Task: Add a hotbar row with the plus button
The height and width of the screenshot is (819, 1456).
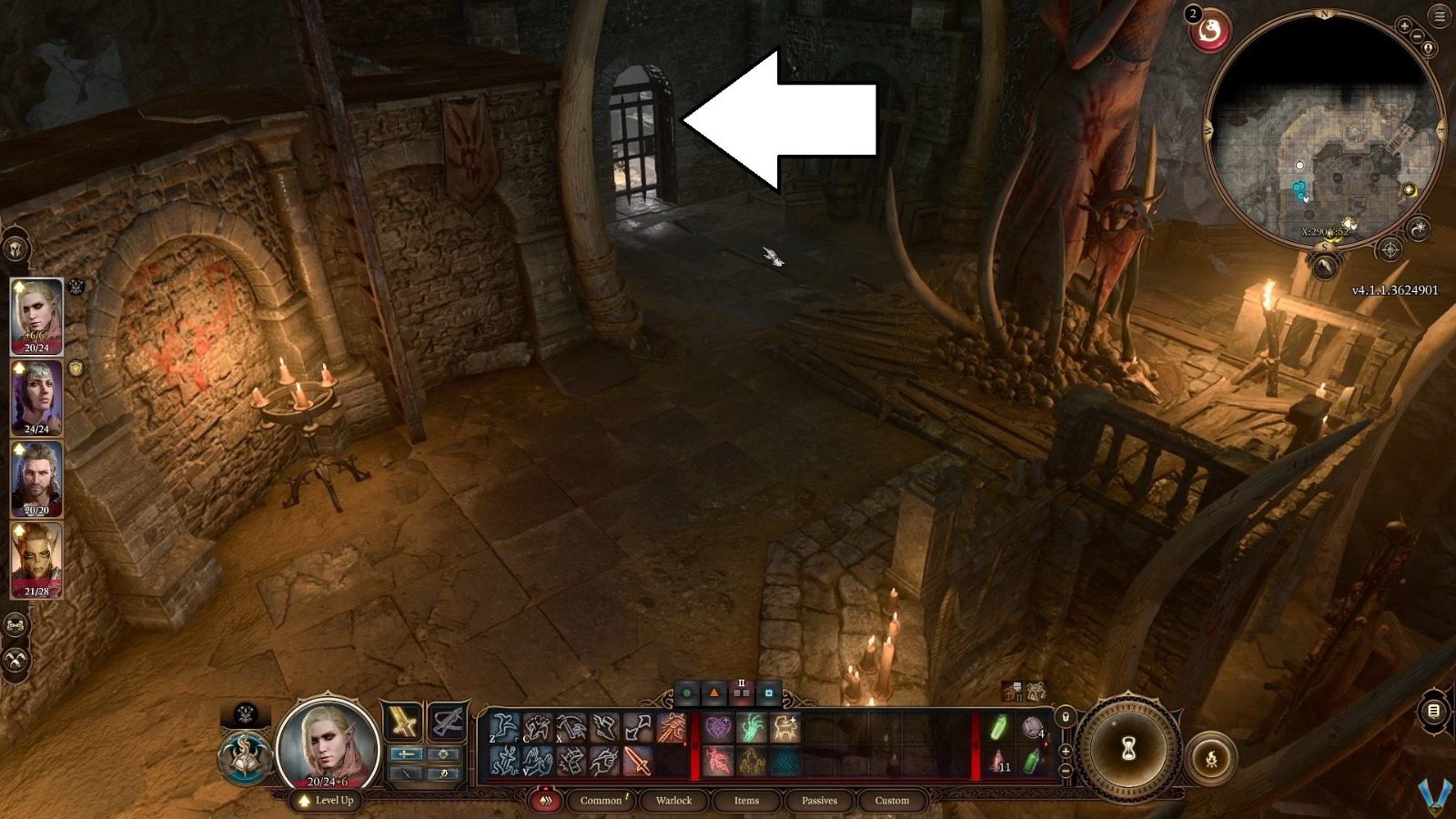Action: [1065, 751]
